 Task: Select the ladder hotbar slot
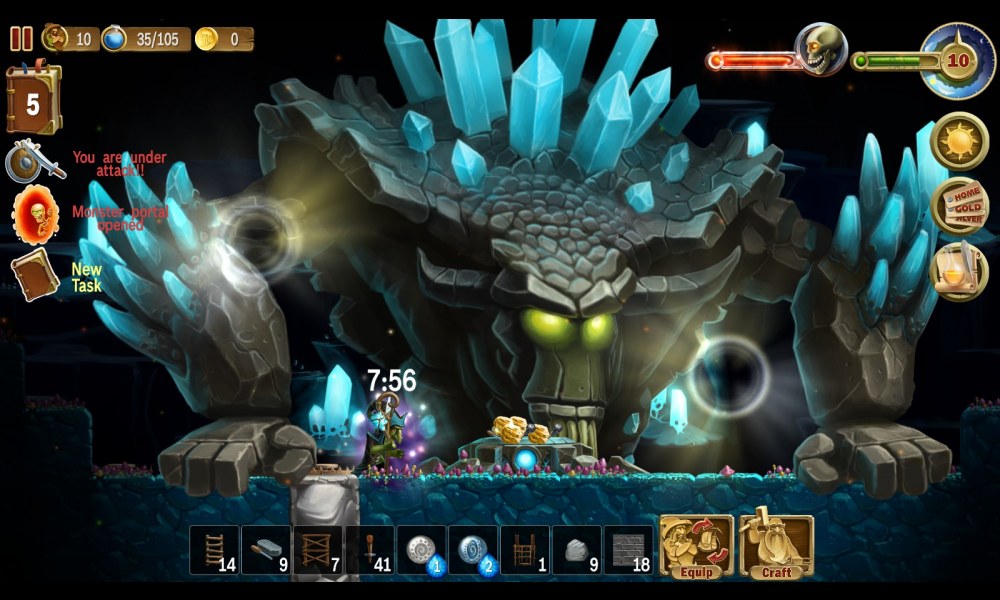(214, 550)
